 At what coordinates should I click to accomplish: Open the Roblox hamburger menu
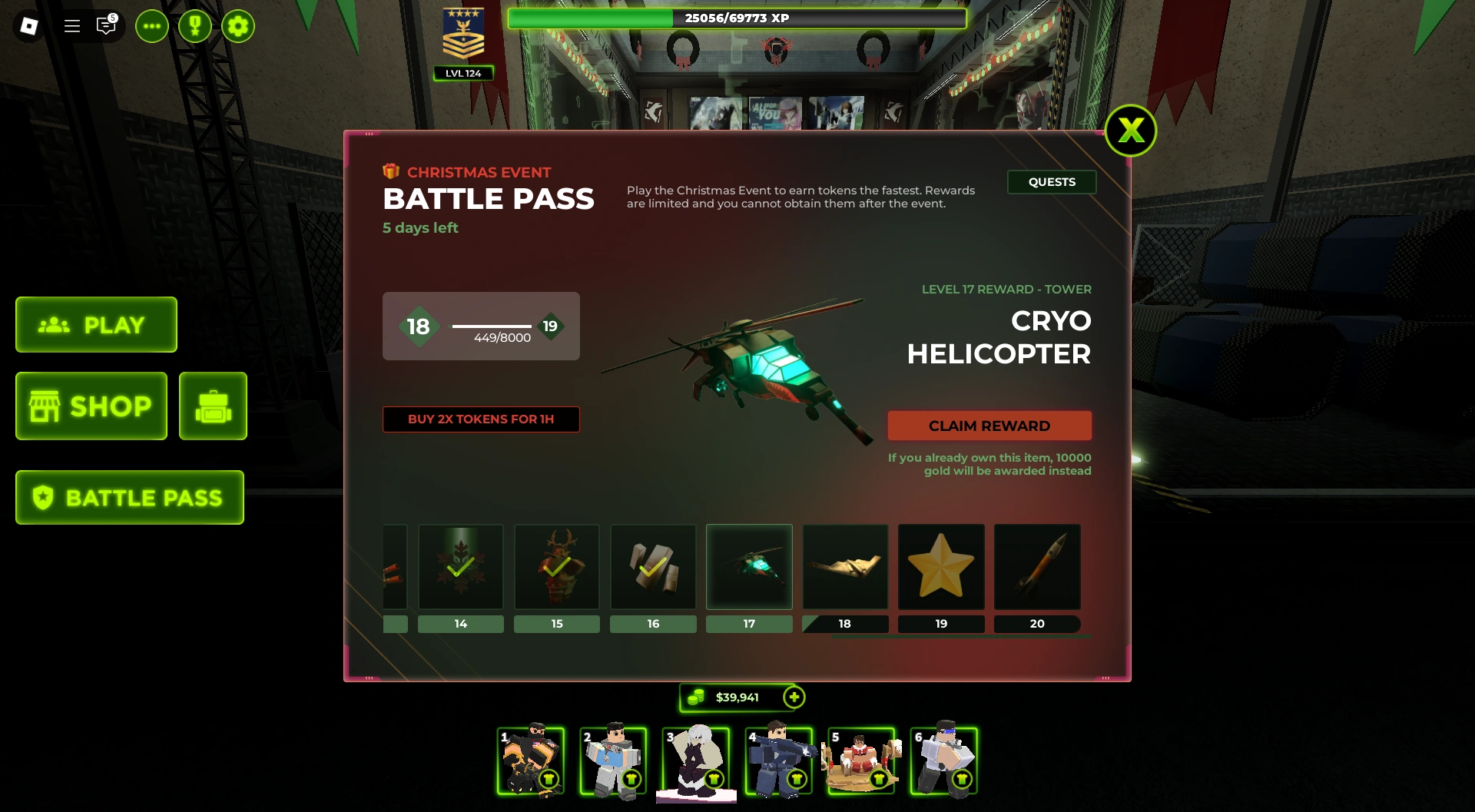click(x=71, y=25)
